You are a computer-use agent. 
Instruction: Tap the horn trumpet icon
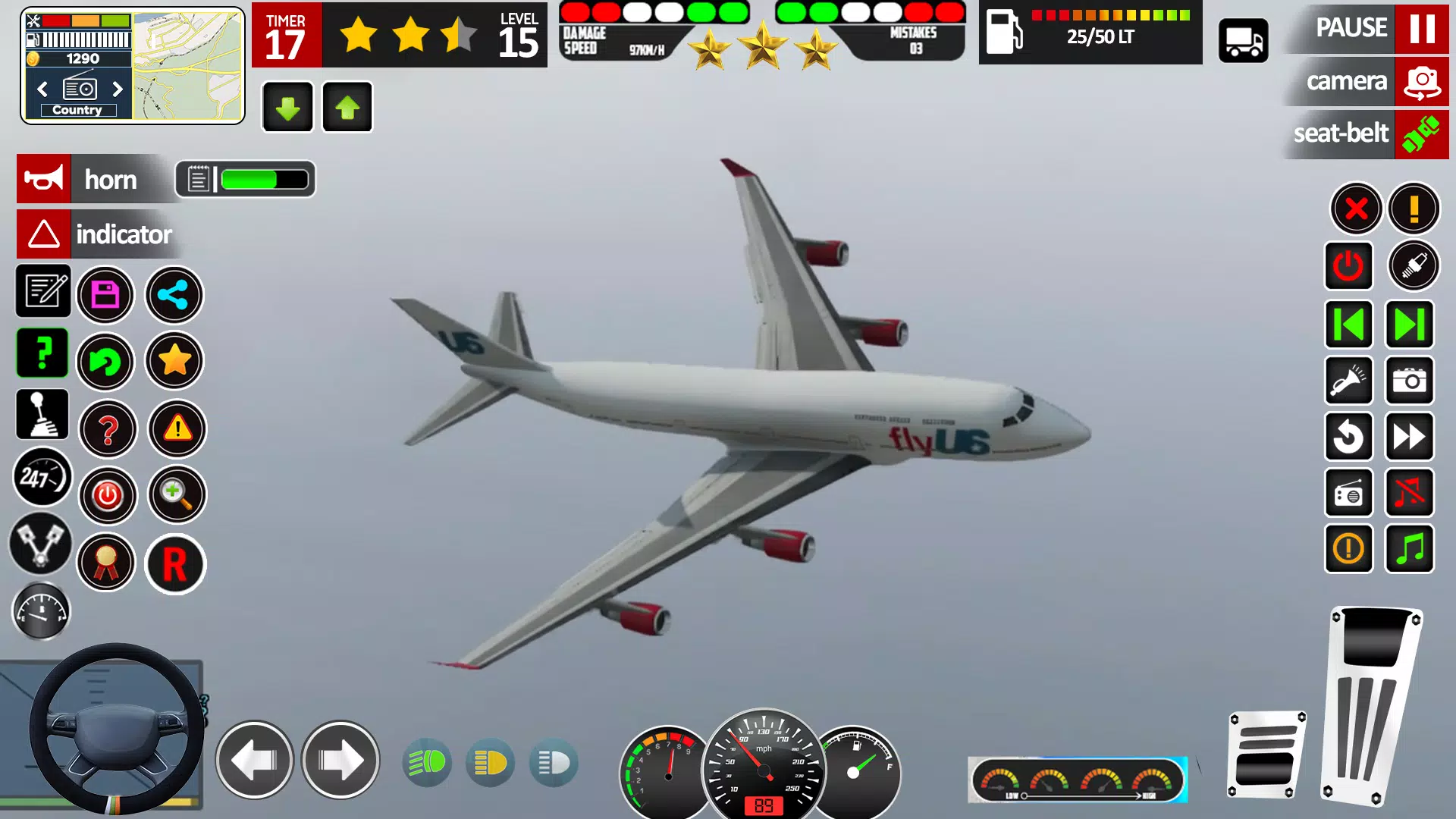pos(43,179)
